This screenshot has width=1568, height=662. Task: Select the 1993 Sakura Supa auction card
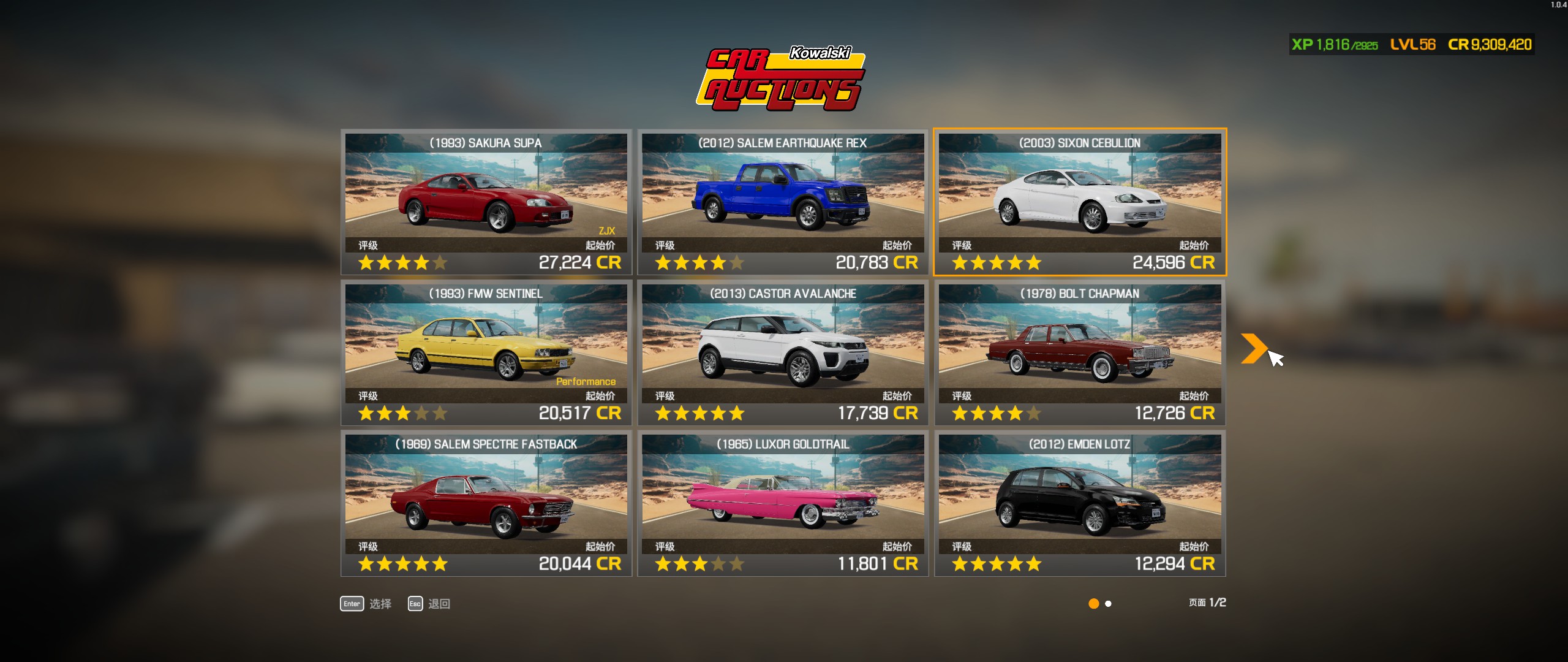click(486, 202)
